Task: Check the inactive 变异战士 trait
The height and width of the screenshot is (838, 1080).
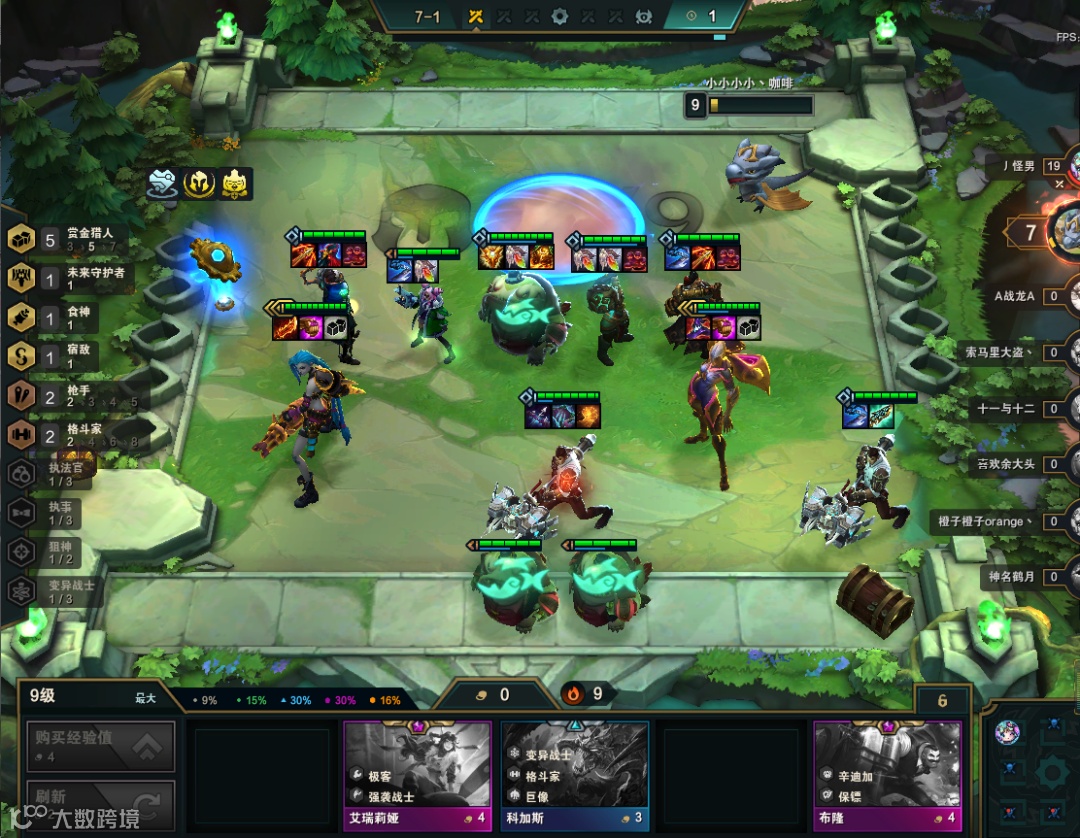Action: (60, 591)
